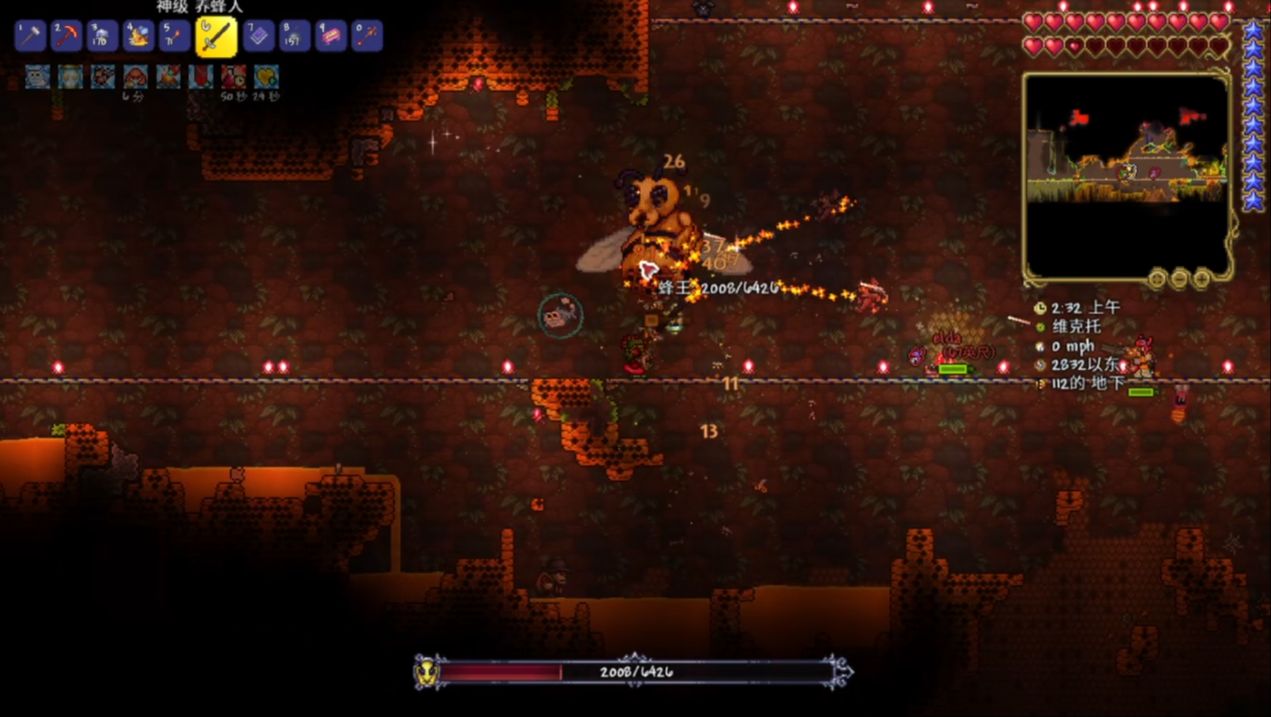
Task: Cancel the red buff showing 50 seconds
Action: click(x=233, y=76)
